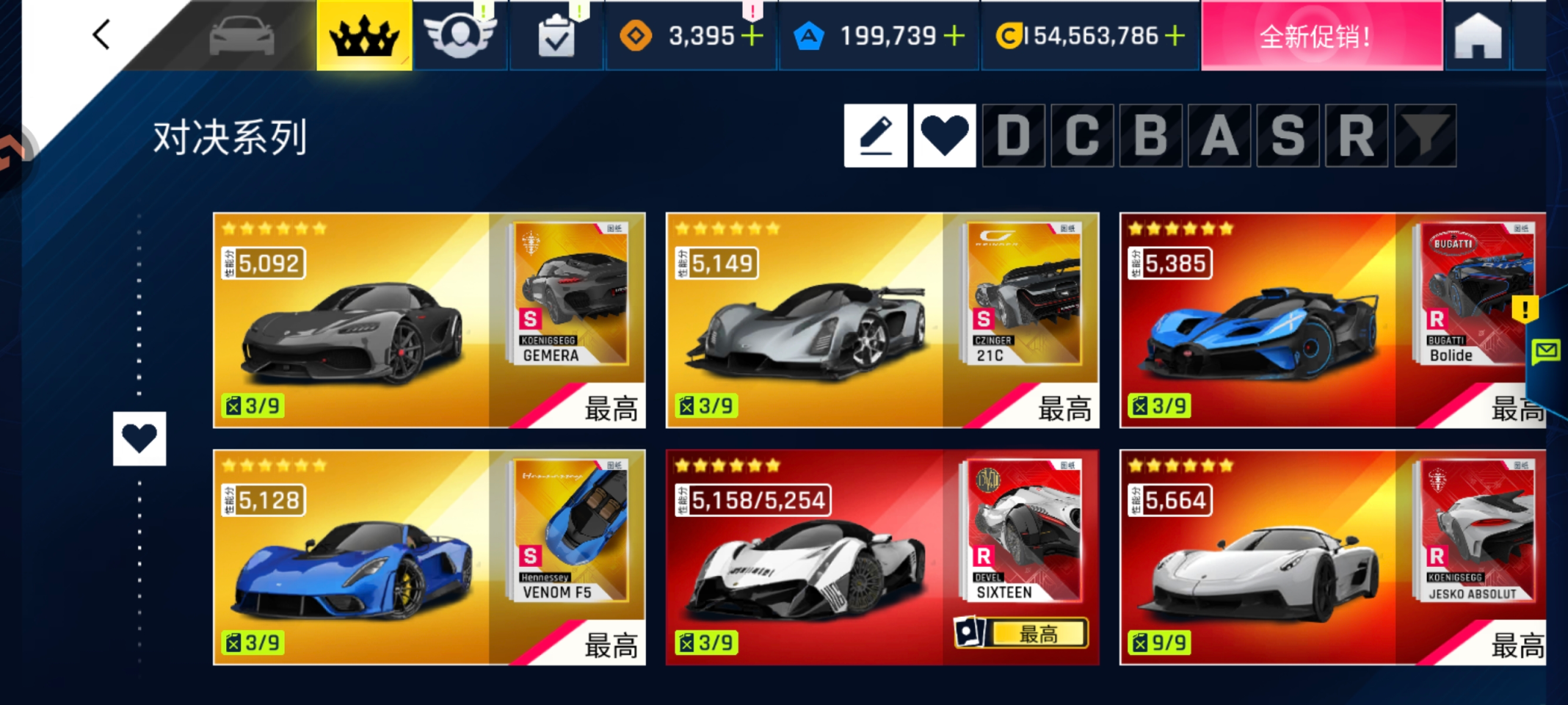1568x705 pixels.
Task: Open the 全新促销 promotion banner
Action: [x=1321, y=36]
